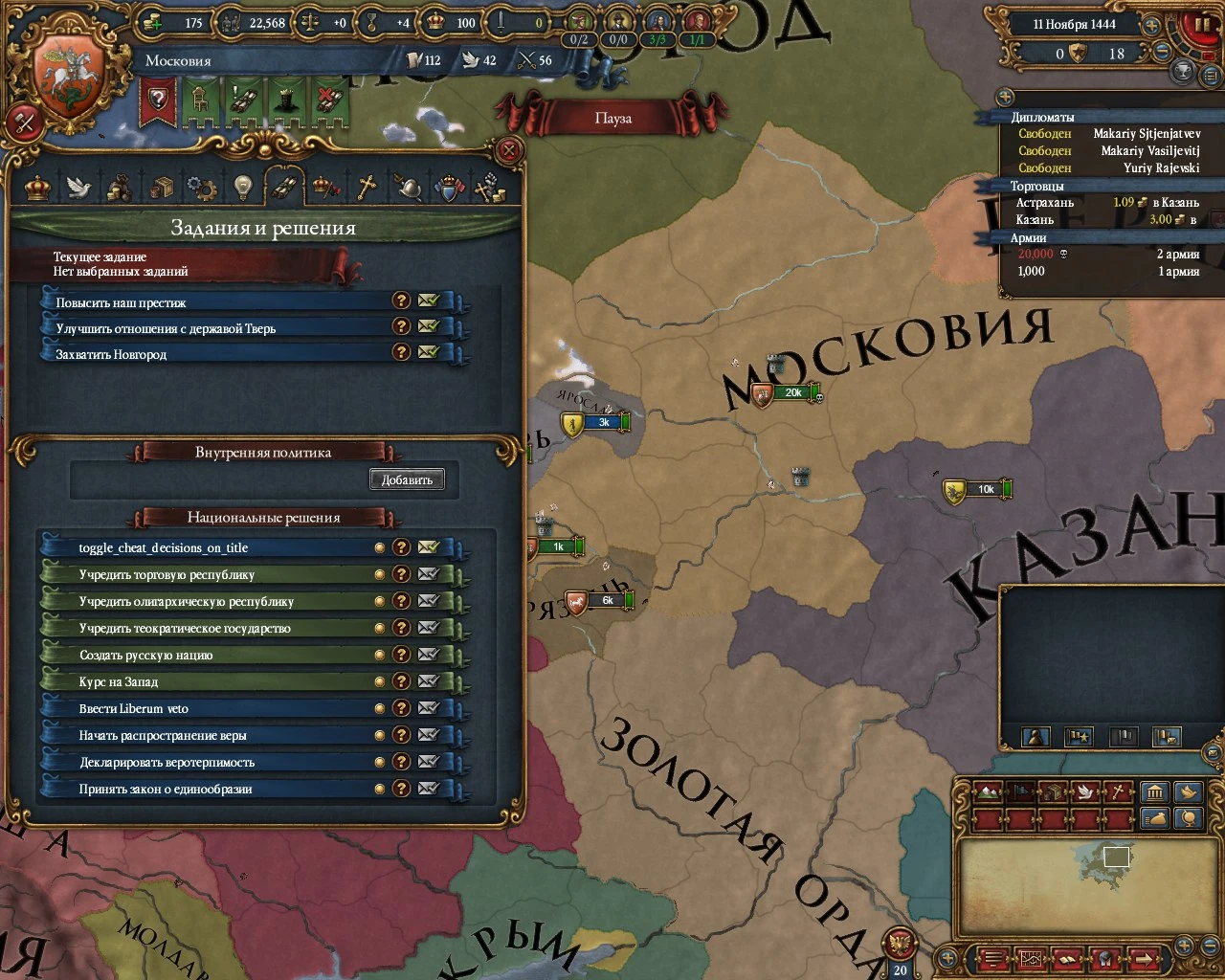Enable toggle_cheat_decisions_on_title decision
Viewport: 1225px width, 980px height.
click(163, 547)
